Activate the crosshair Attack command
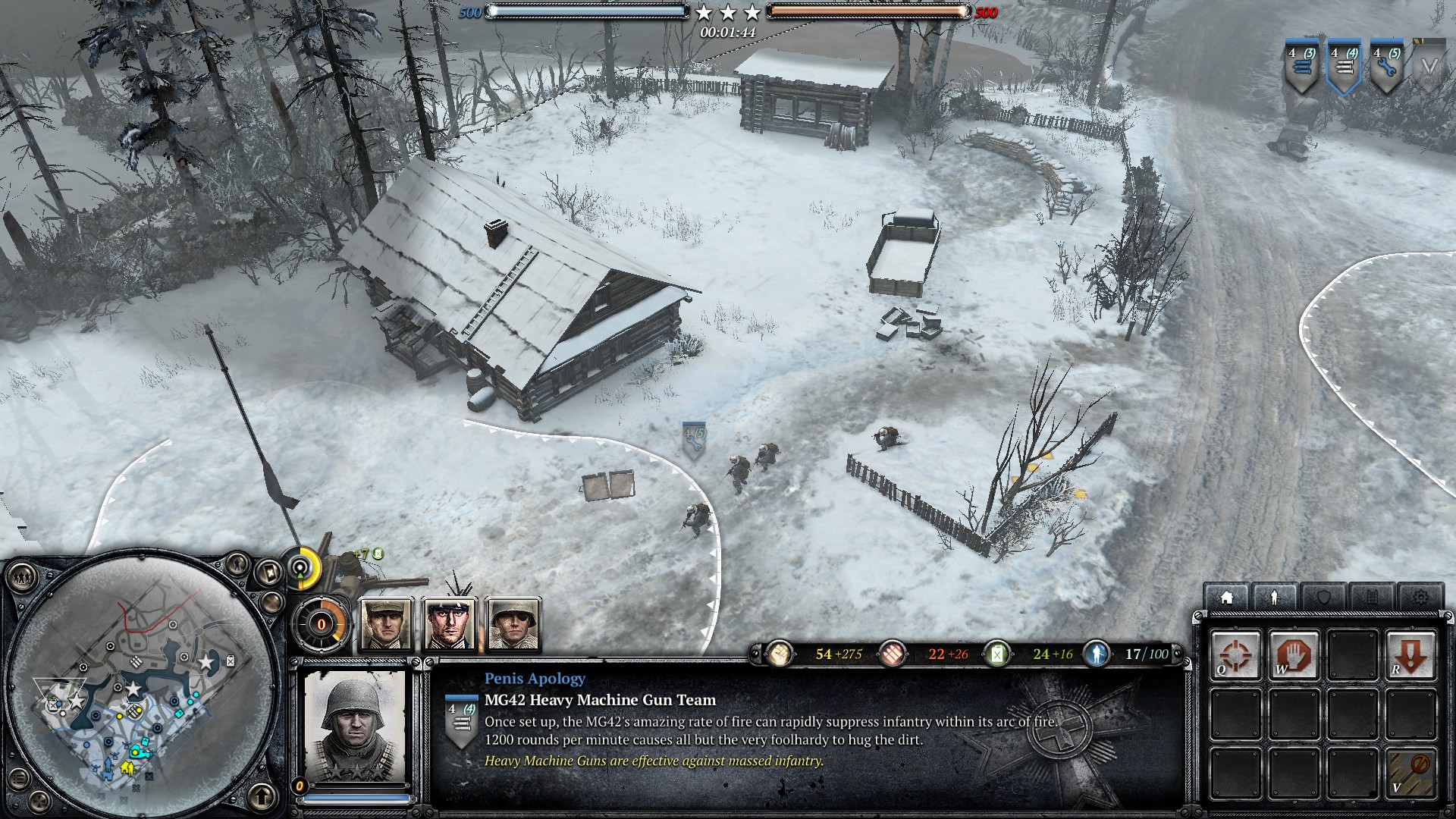Screen dimensions: 1456x819 1235,654
